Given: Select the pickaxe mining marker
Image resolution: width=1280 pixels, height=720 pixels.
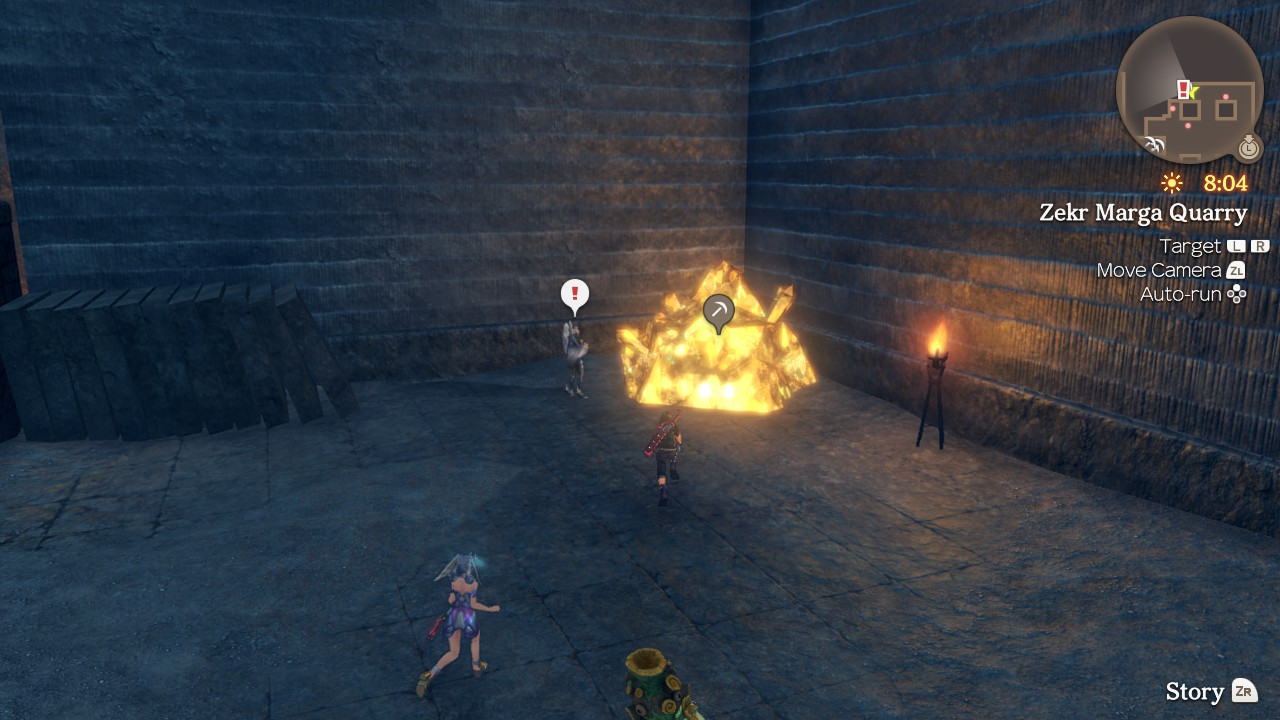Looking at the screenshot, I should point(718,311).
